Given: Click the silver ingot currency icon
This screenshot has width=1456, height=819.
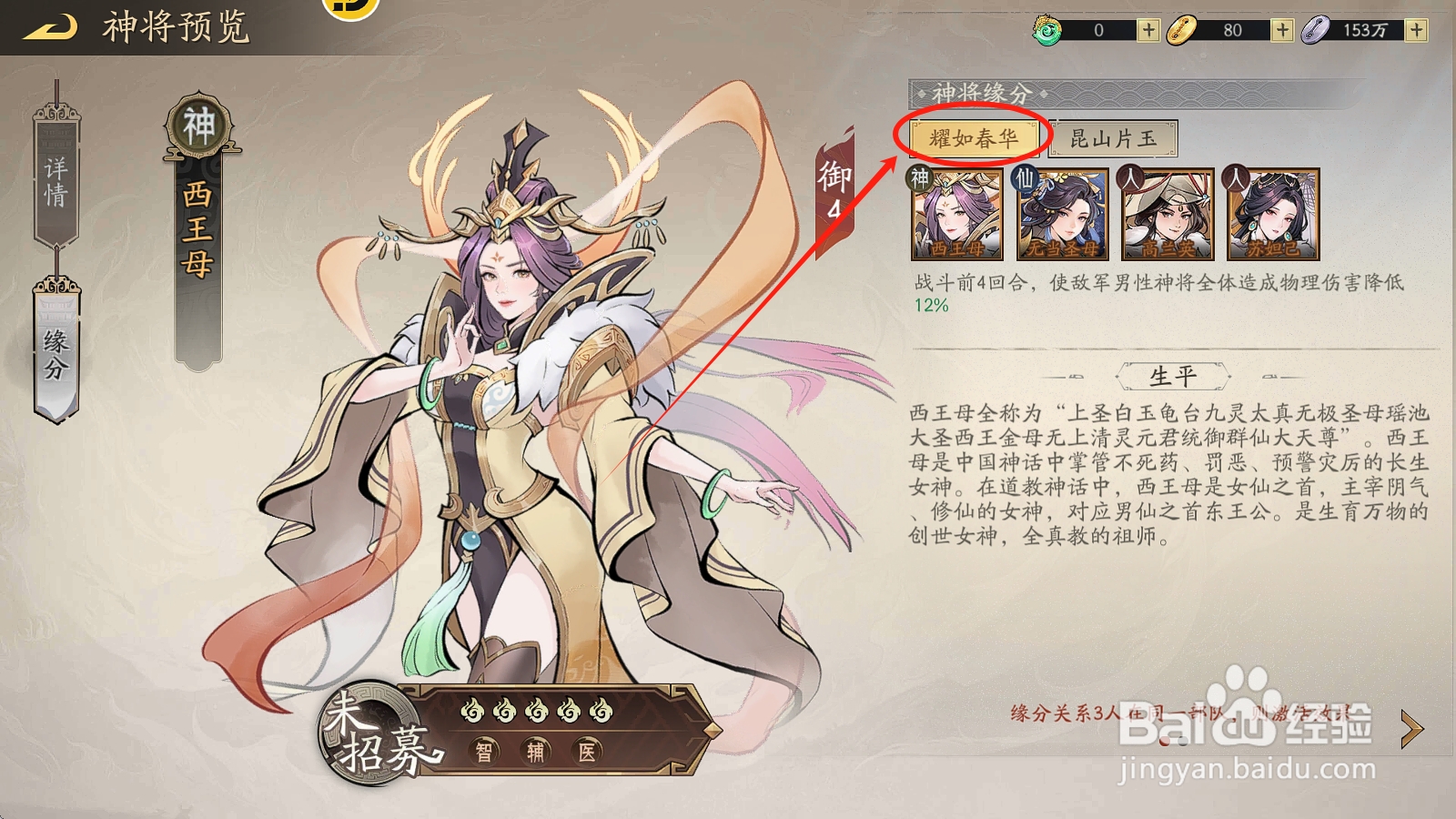Looking at the screenshot, I should pyautogui.click(x=1317, y=29).
